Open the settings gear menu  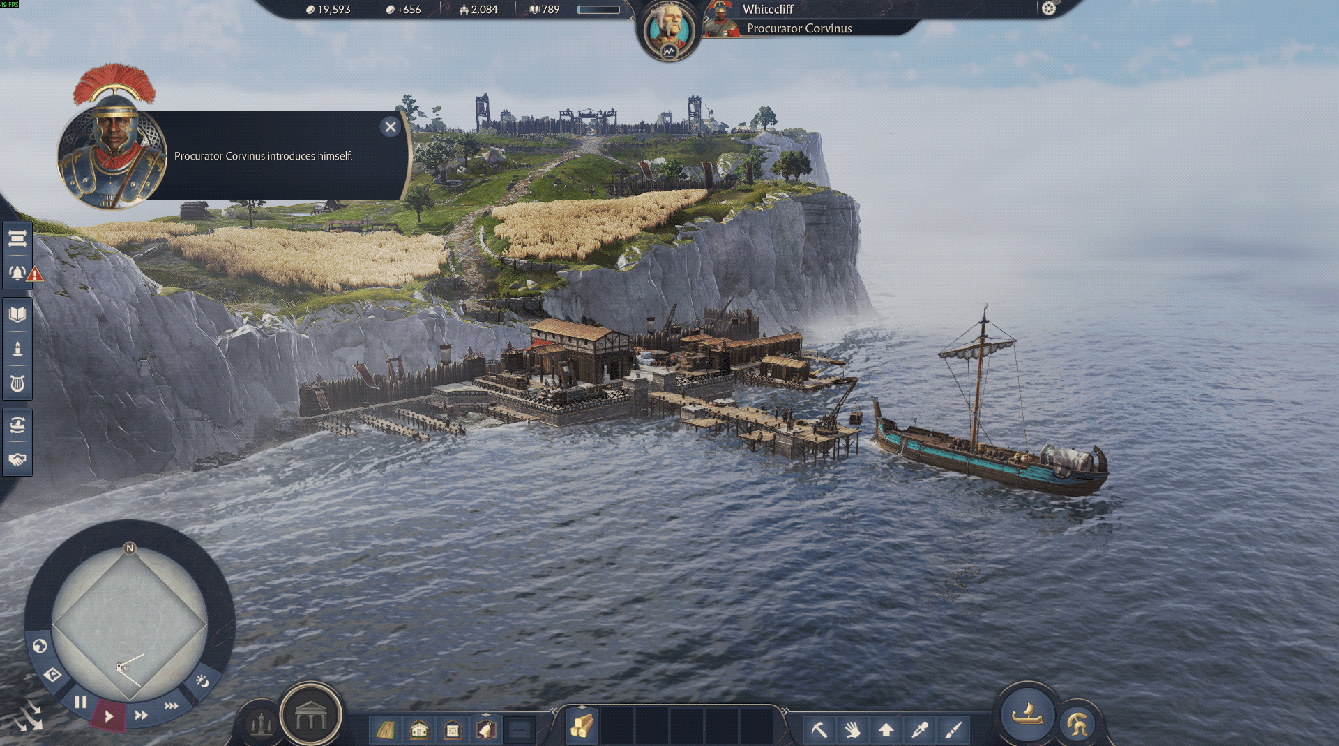(x=1048, y=9)
